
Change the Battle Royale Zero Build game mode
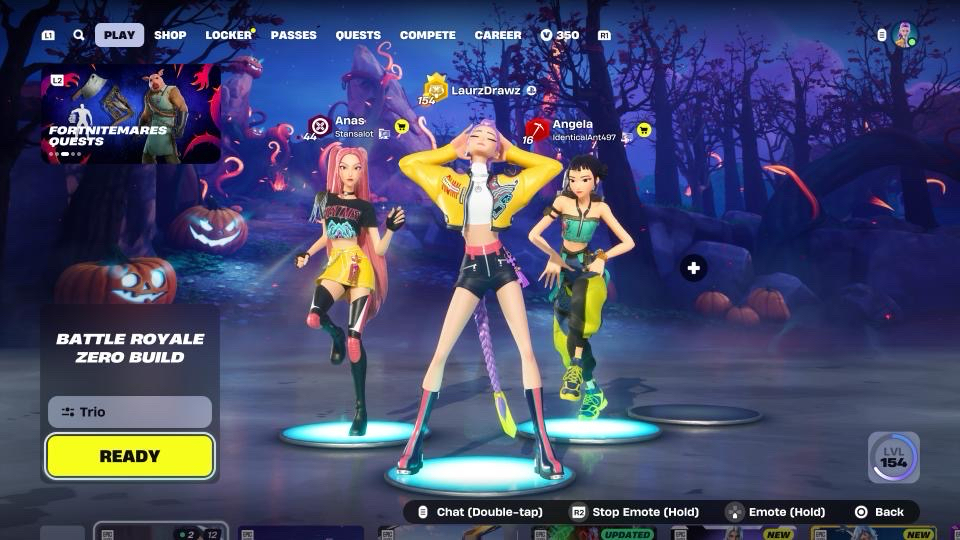(x=130, y=348)
